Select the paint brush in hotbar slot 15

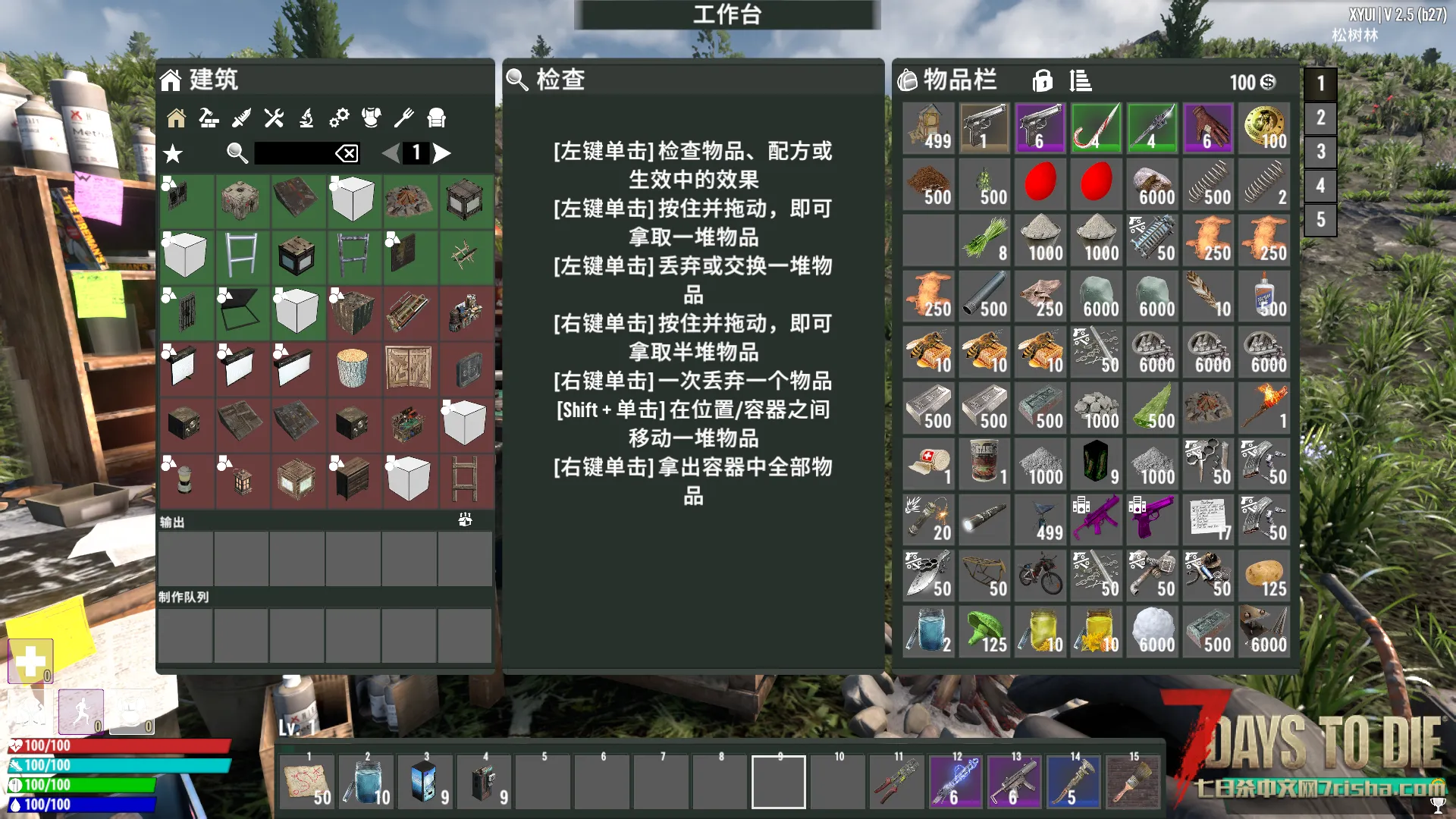[1133, 783]
